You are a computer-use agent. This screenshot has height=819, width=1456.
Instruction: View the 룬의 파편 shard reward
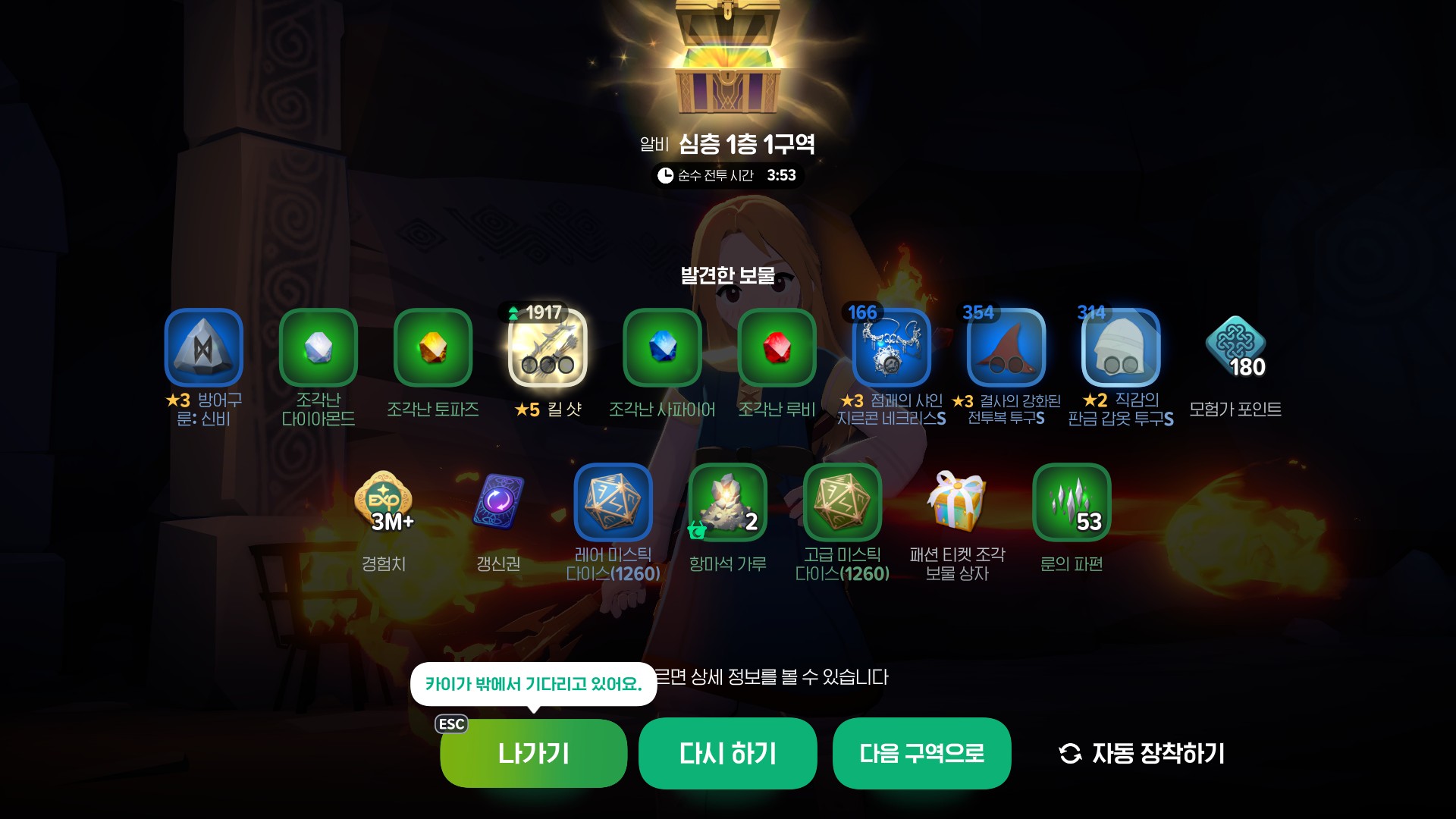[x=1072, y=503]
